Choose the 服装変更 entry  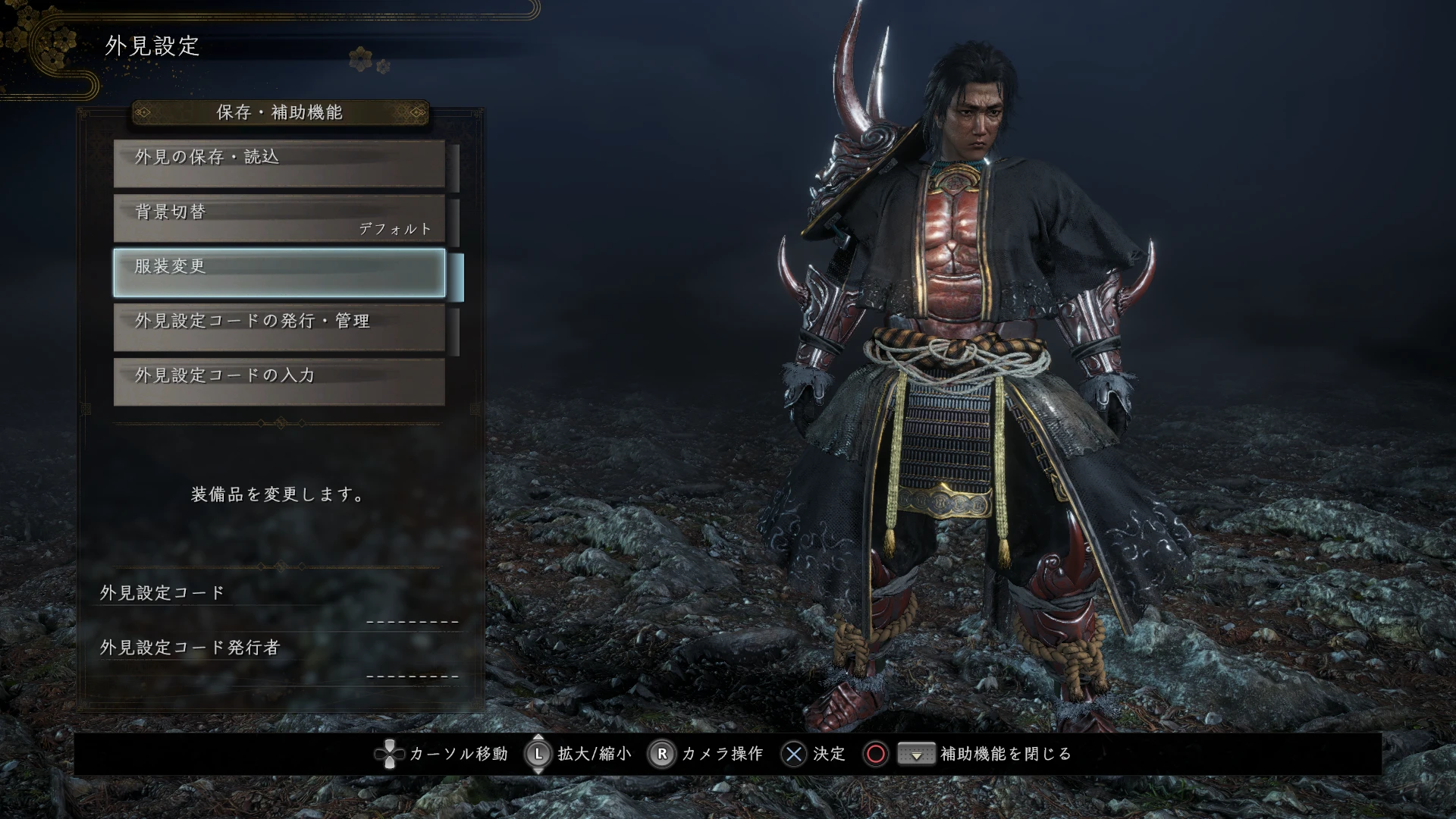tap(279, 273)
